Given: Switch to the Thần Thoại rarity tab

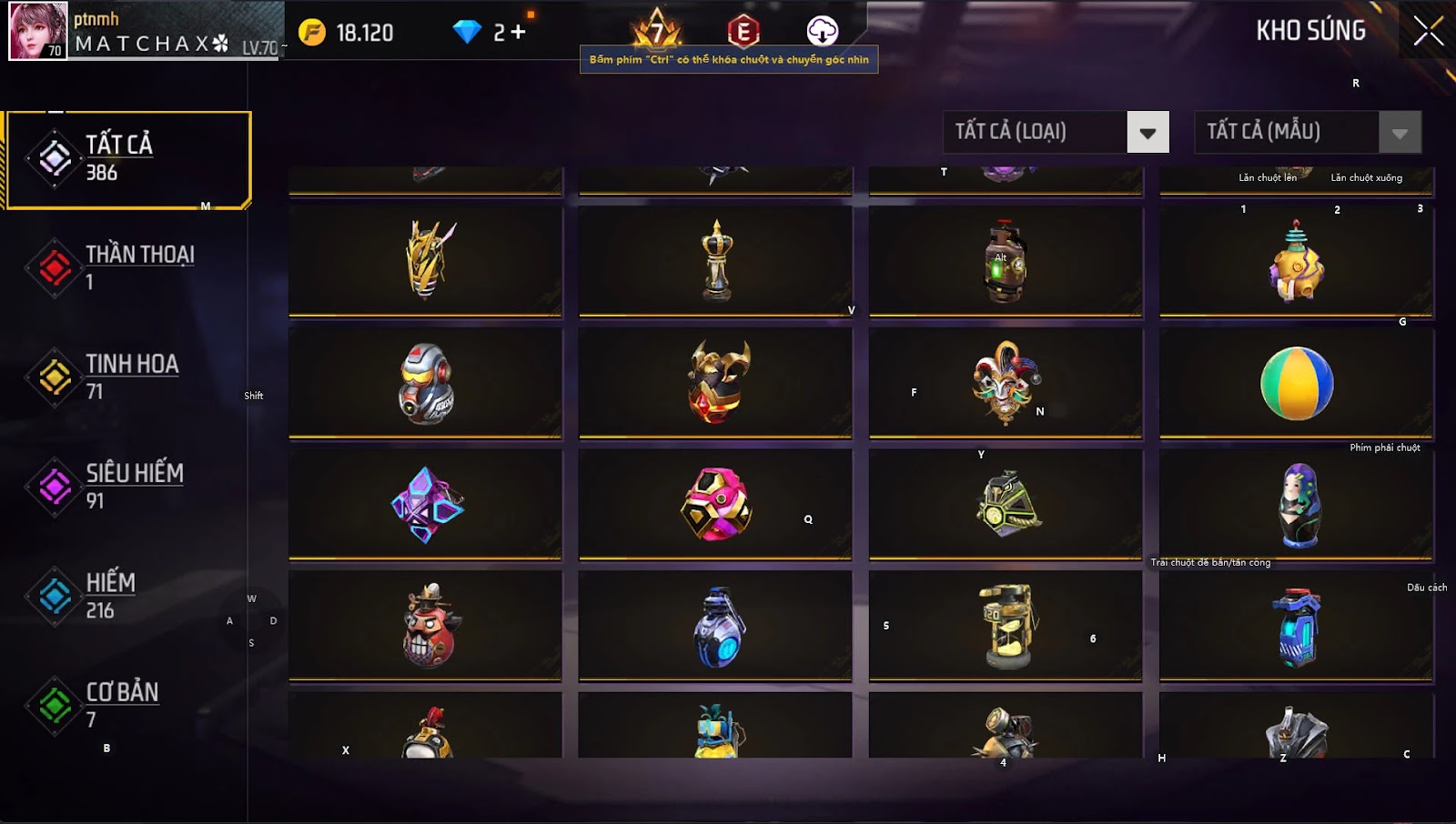Looking at the screenshot, I should pyautogui.click(x=127, y=267).
